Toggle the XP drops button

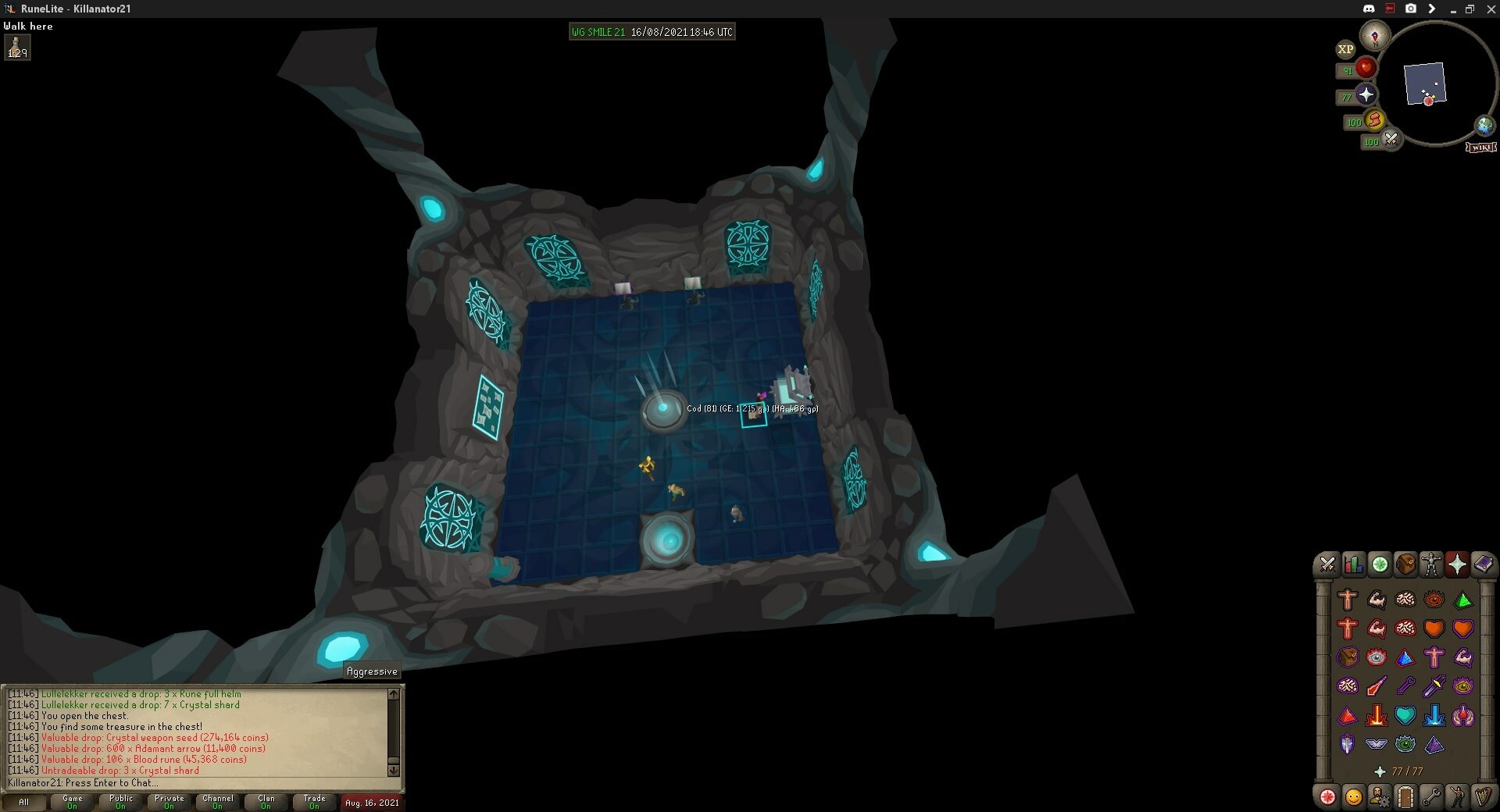(x=1345, y=49)
